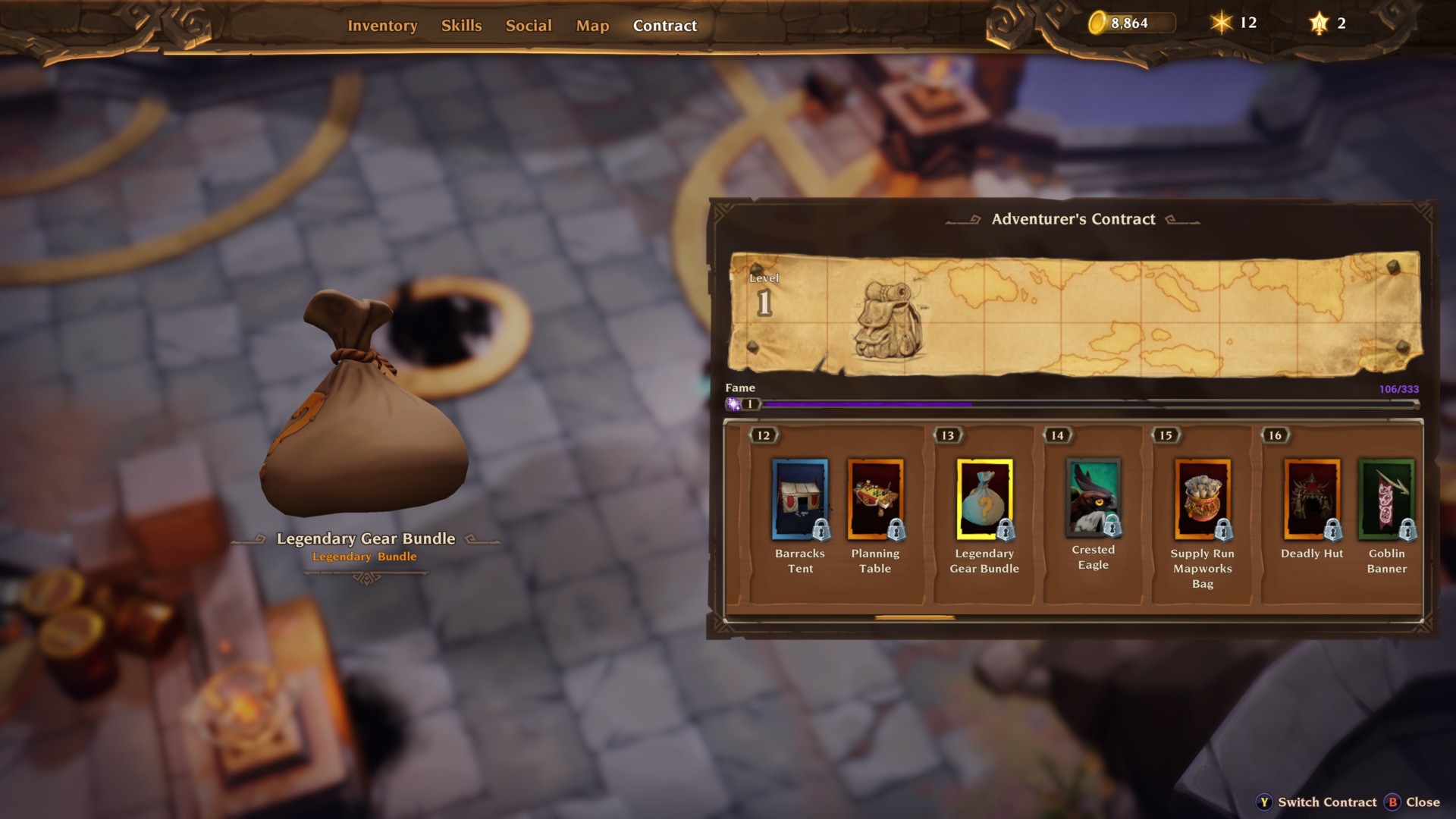Choose the Planning Table reward

[875, 499]
